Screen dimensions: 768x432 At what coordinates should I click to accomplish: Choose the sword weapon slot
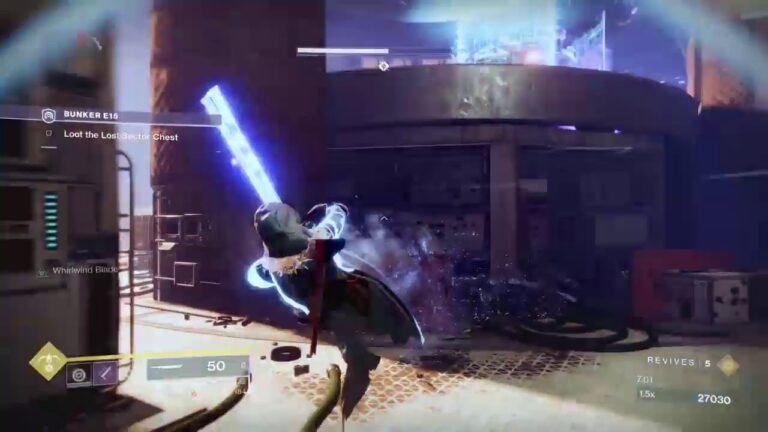pos(195,368)
